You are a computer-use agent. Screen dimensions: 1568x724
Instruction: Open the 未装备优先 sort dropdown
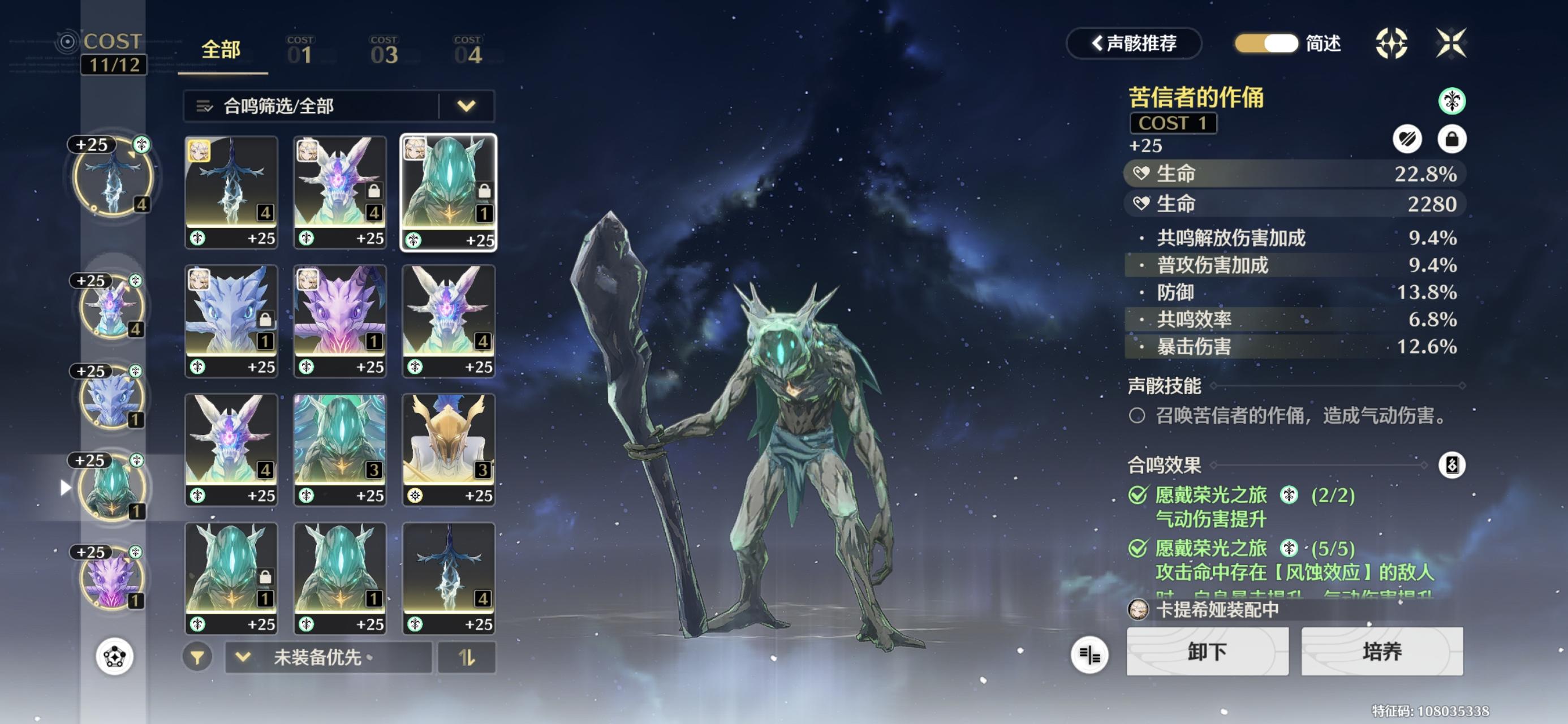click(x=329, y=658)
